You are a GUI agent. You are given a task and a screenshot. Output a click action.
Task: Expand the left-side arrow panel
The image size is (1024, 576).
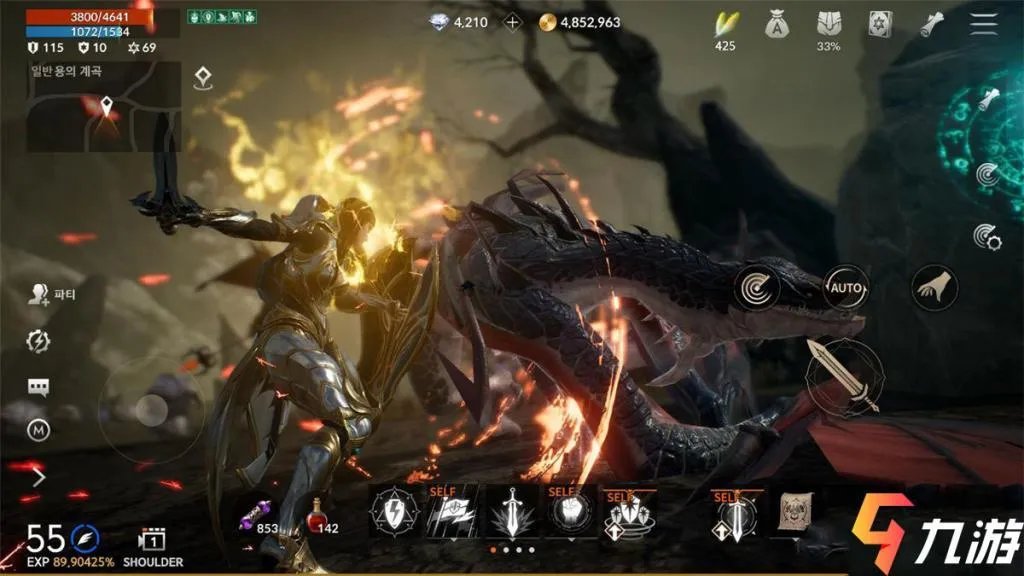(x=40, y=477)
